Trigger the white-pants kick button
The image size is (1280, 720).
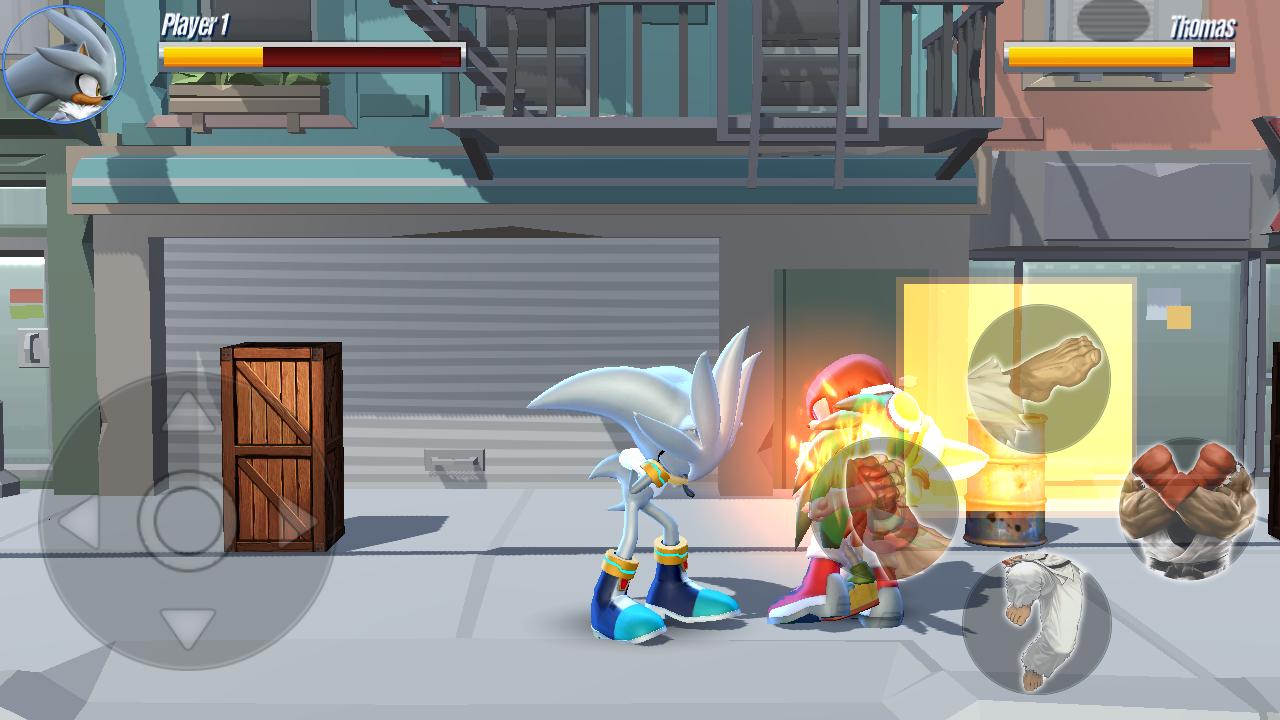tap(1036, 622)
